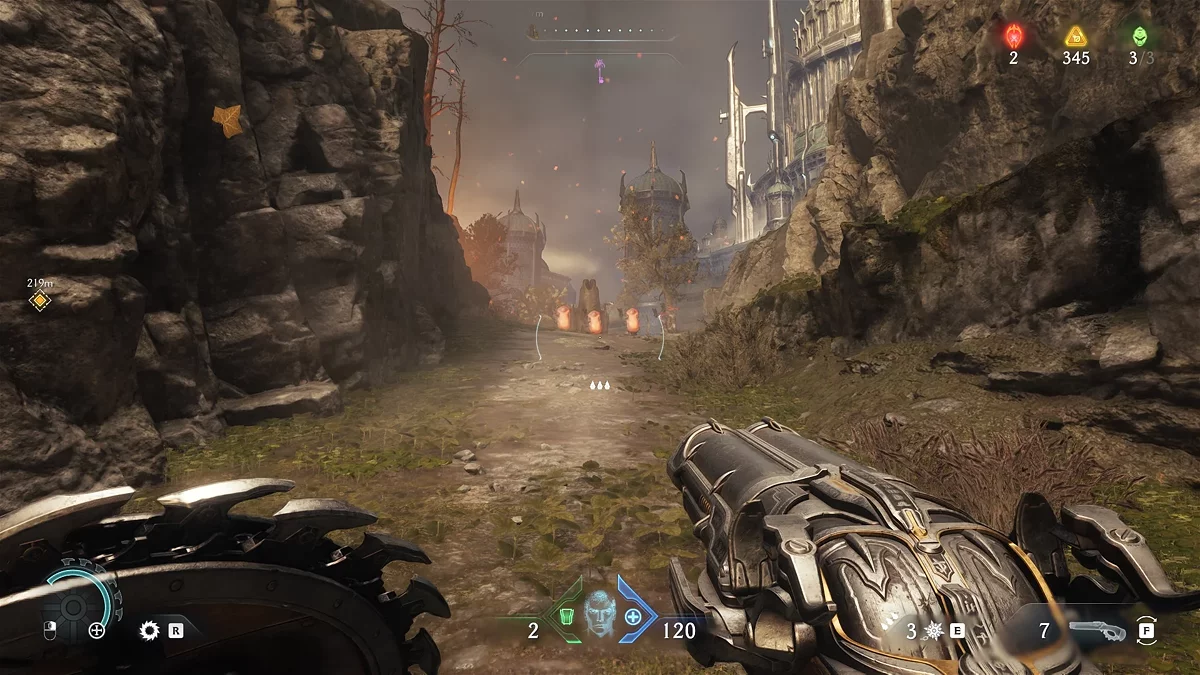Click the green helmet extra lives icon
1200x675 pixels.
(1140, 37)
